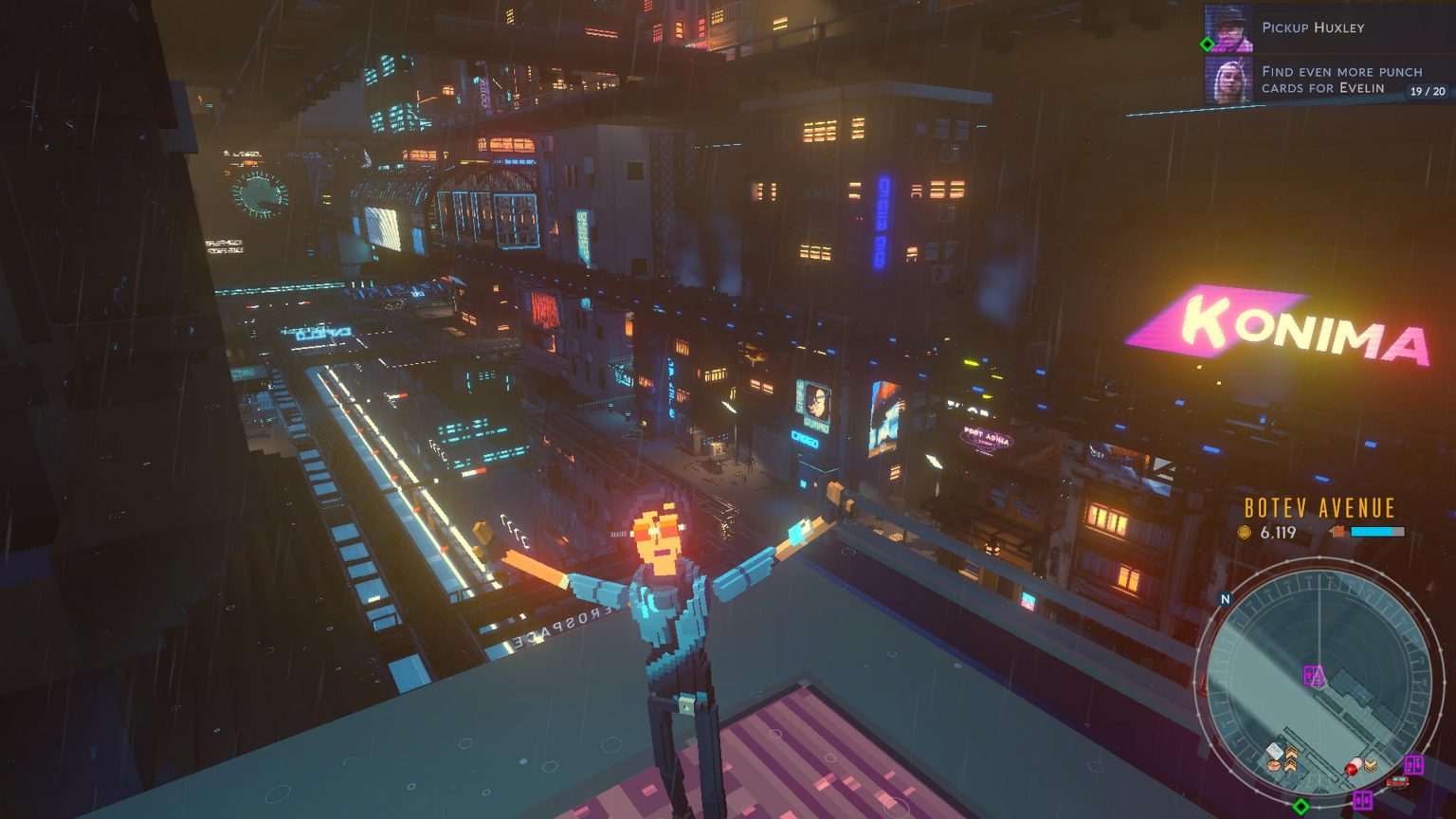
Task: Click the noodle bowl vendor icon on the minimap
Action: point(1273,765)
